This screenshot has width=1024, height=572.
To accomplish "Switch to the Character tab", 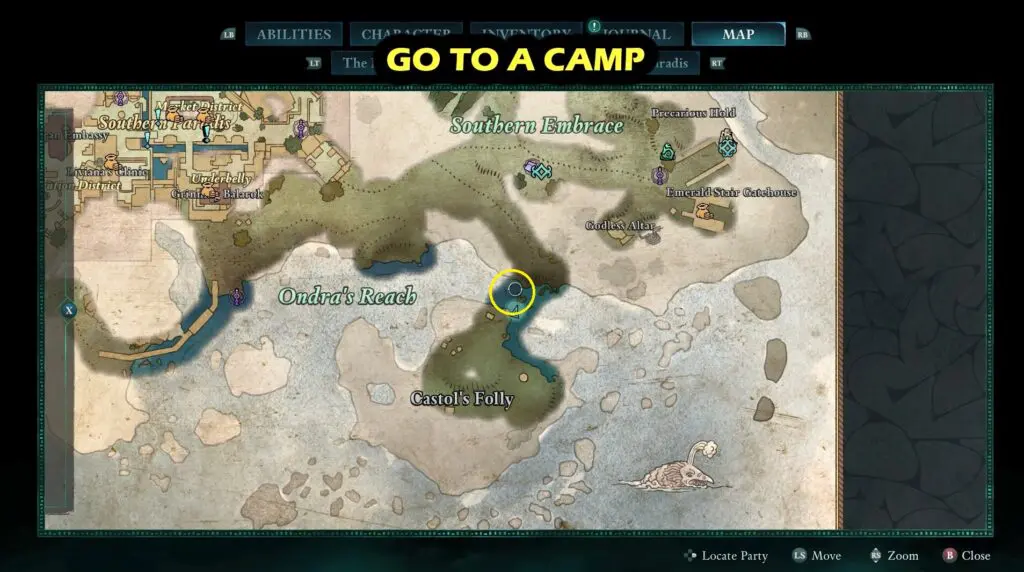I will coord(412,34).
